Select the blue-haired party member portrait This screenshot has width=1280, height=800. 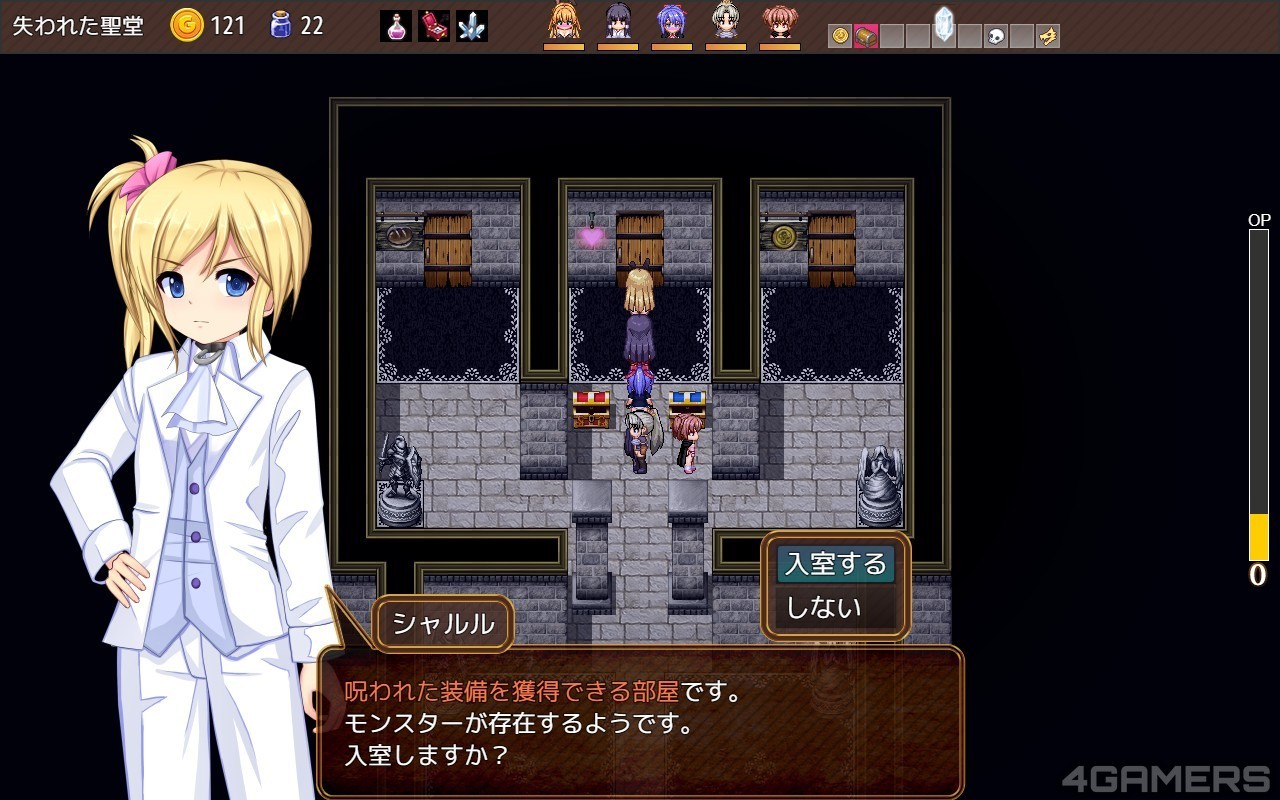(x=672, y=22)
